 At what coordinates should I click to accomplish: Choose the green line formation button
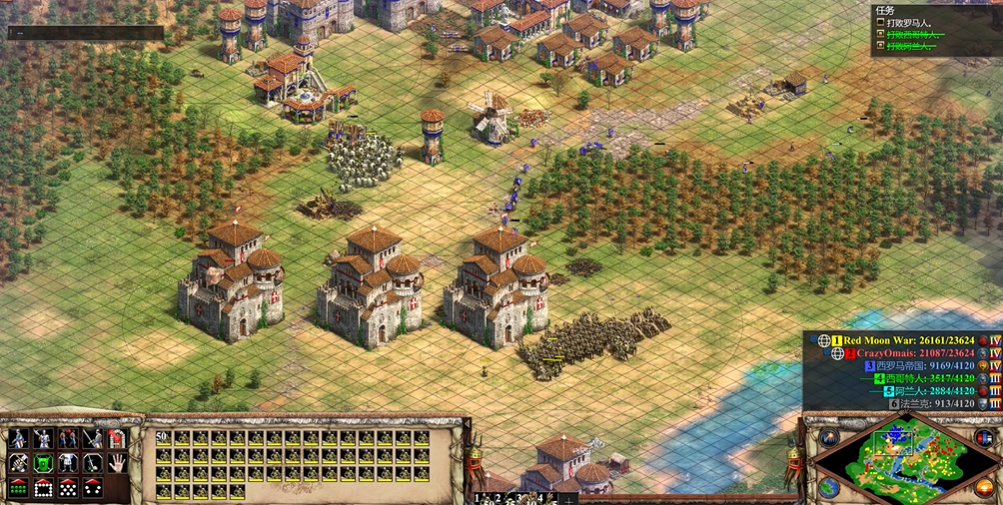(x=19, y=488)
